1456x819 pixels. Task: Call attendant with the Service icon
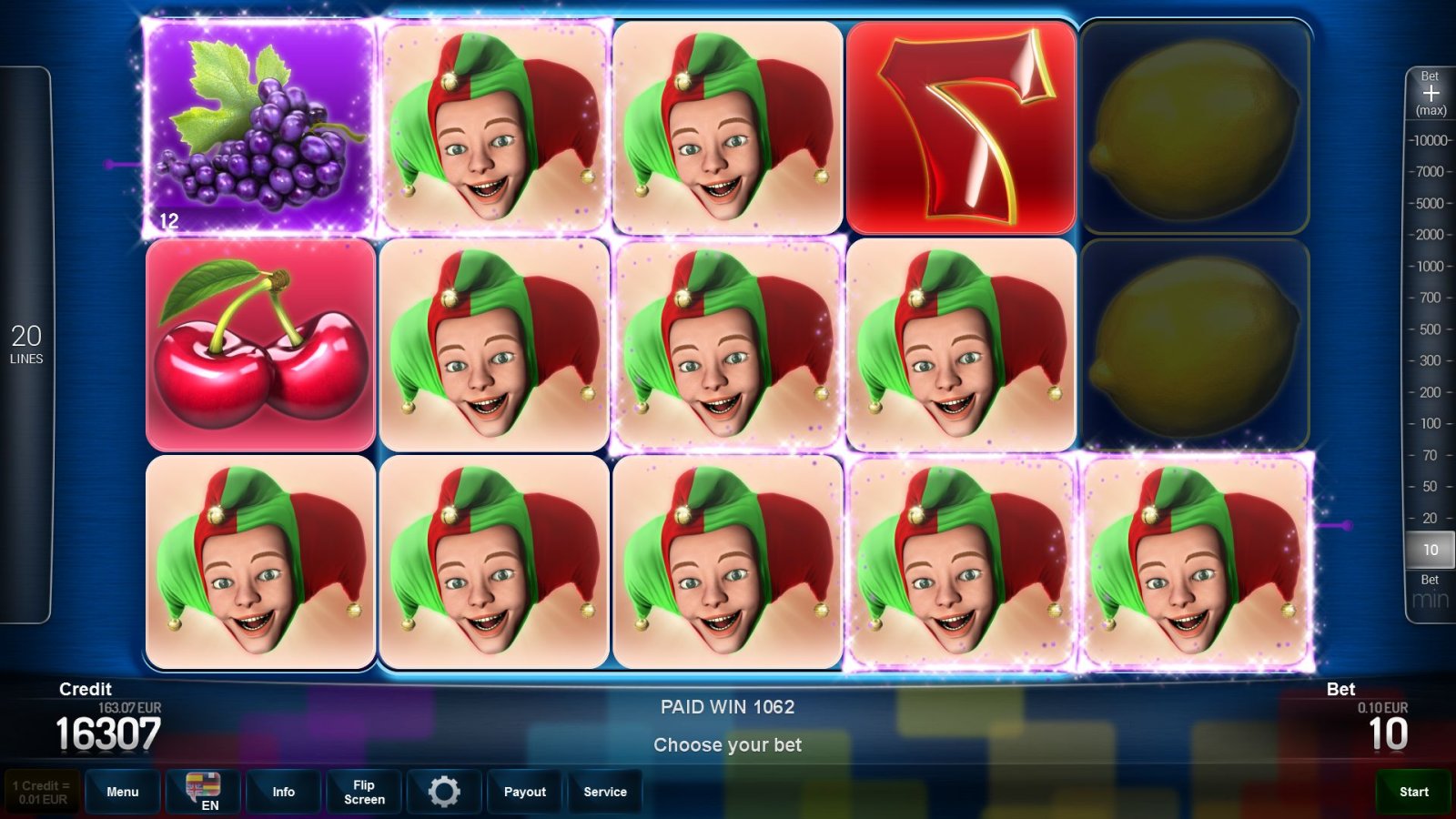[605, 792]
